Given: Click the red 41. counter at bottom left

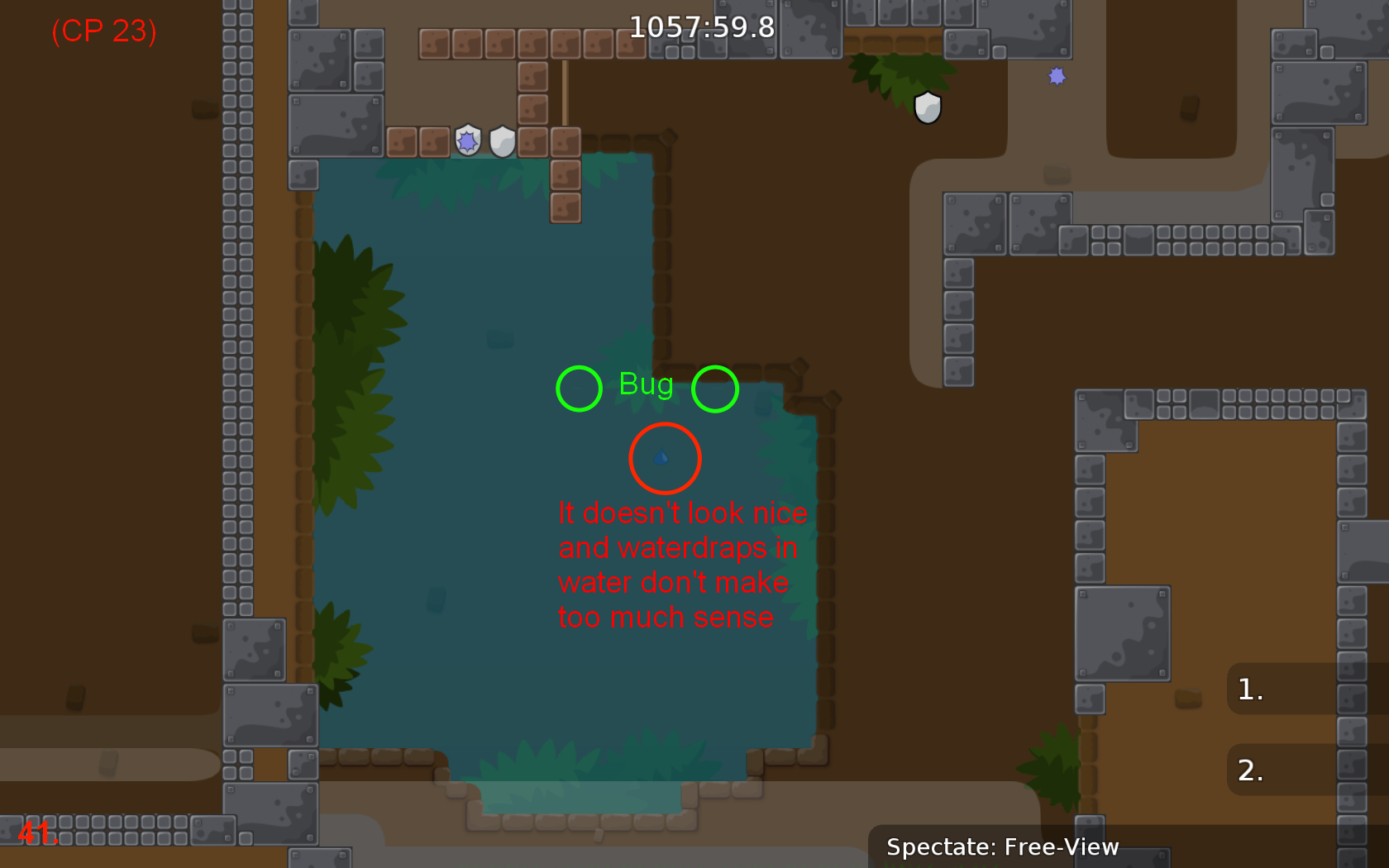Looking at the screenshot, I should click(36, 832).
